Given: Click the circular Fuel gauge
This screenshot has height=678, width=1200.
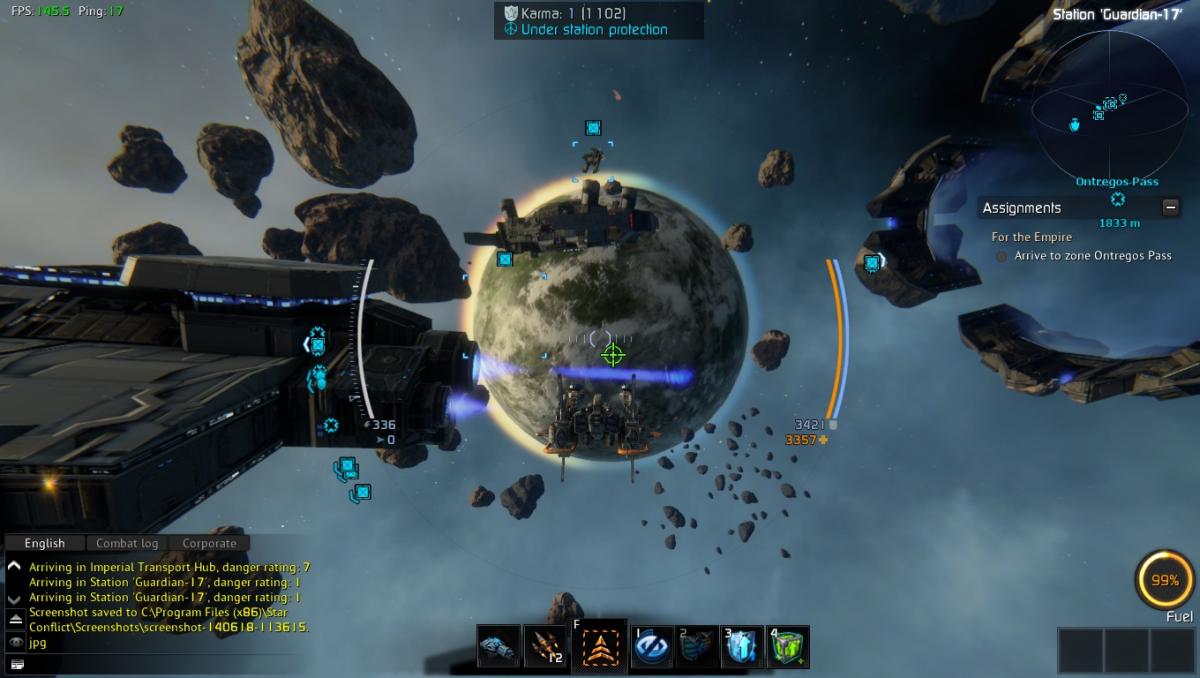Looking at the screenshot, I should tap(1165, 580).
